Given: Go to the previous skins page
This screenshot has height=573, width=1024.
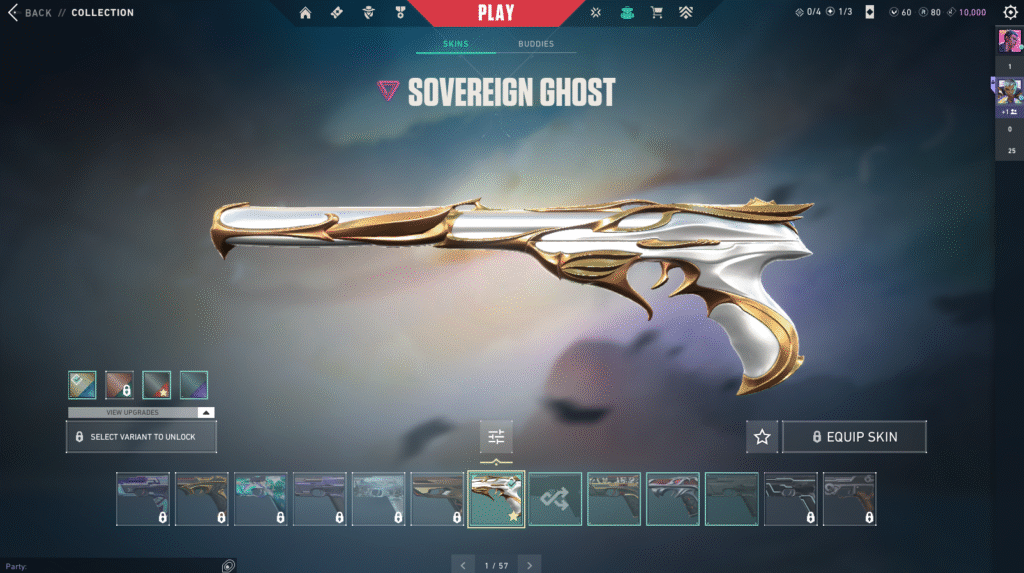Looking at the screenshot, I should coord(461,565).
